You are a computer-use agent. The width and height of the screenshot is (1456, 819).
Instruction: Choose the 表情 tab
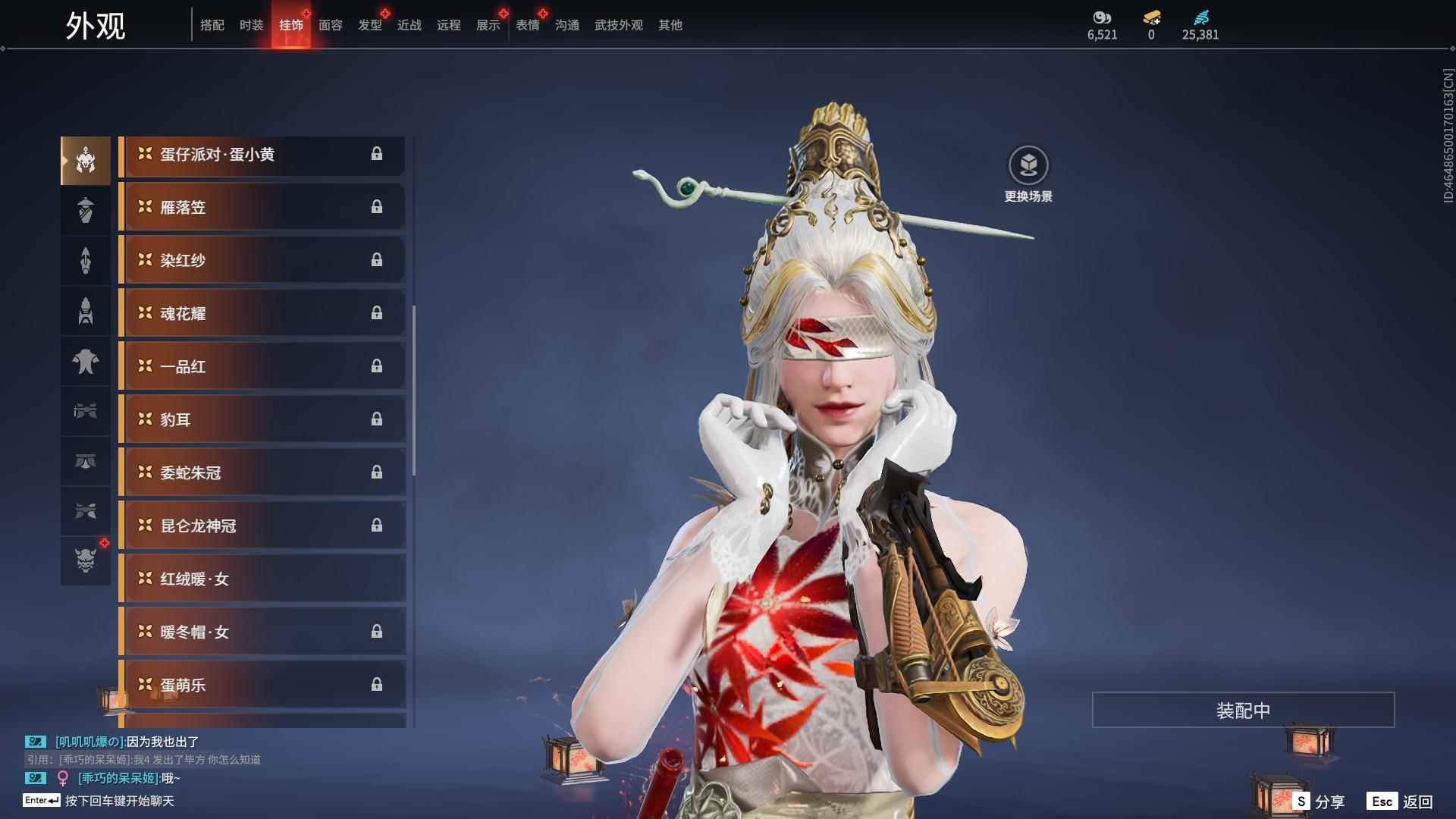(528, 25)
